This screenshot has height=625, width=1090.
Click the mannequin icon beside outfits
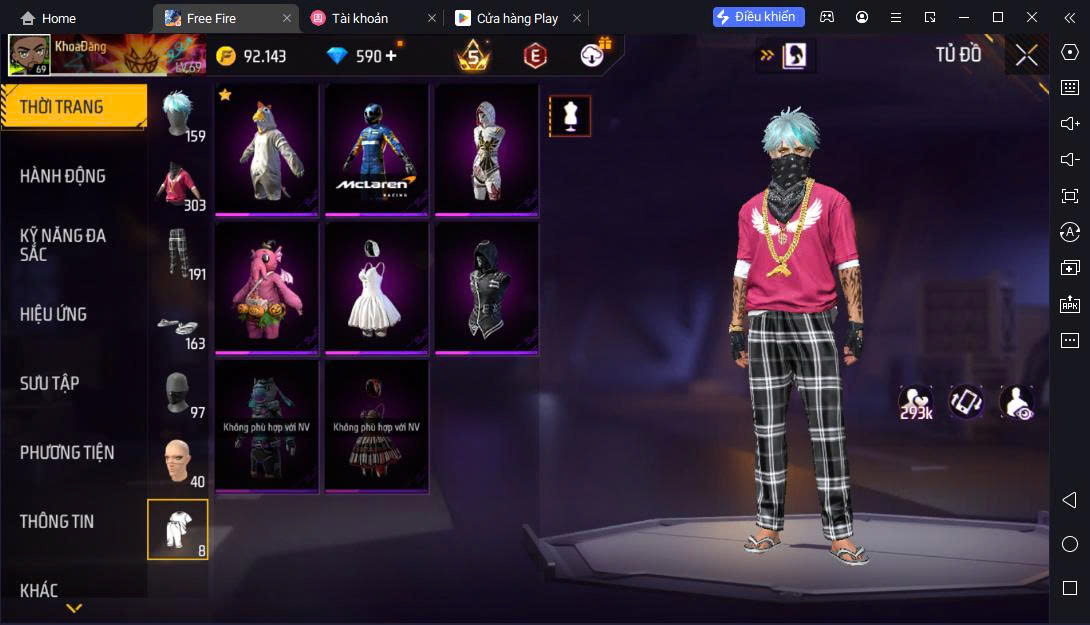click(x=570, y=116)
